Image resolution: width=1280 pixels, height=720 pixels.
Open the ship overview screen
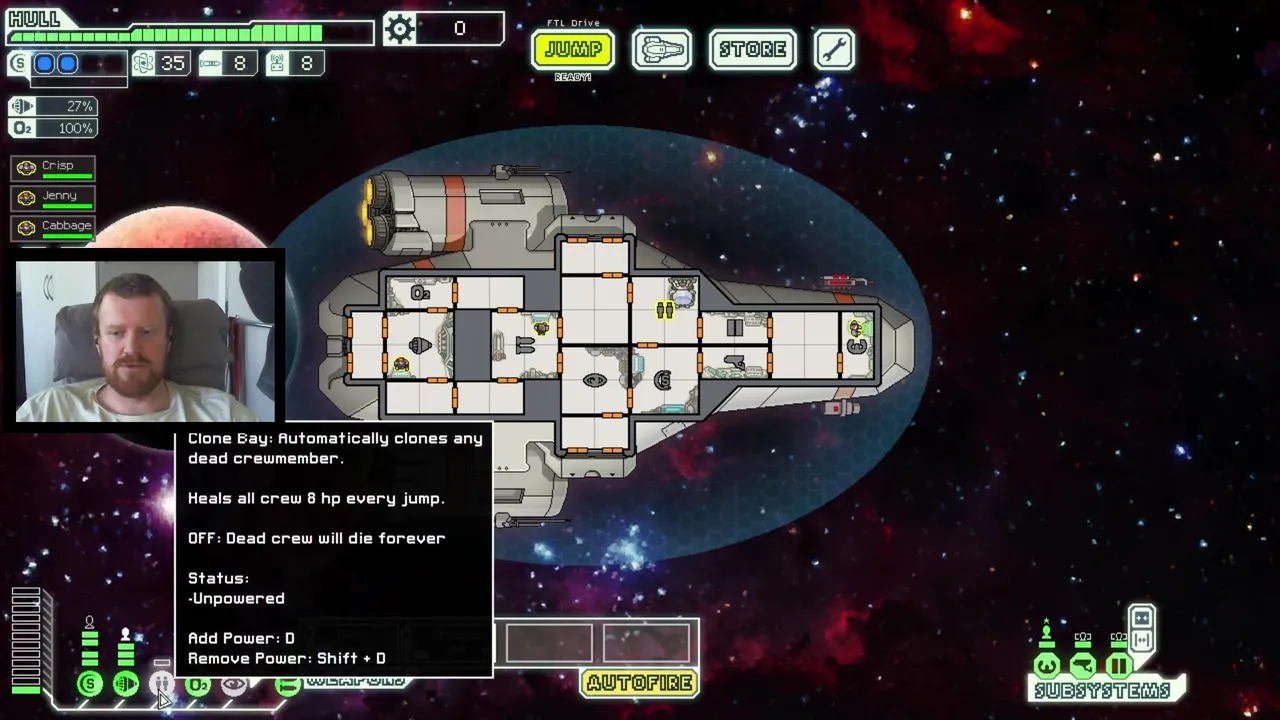[x=661, y=50]
